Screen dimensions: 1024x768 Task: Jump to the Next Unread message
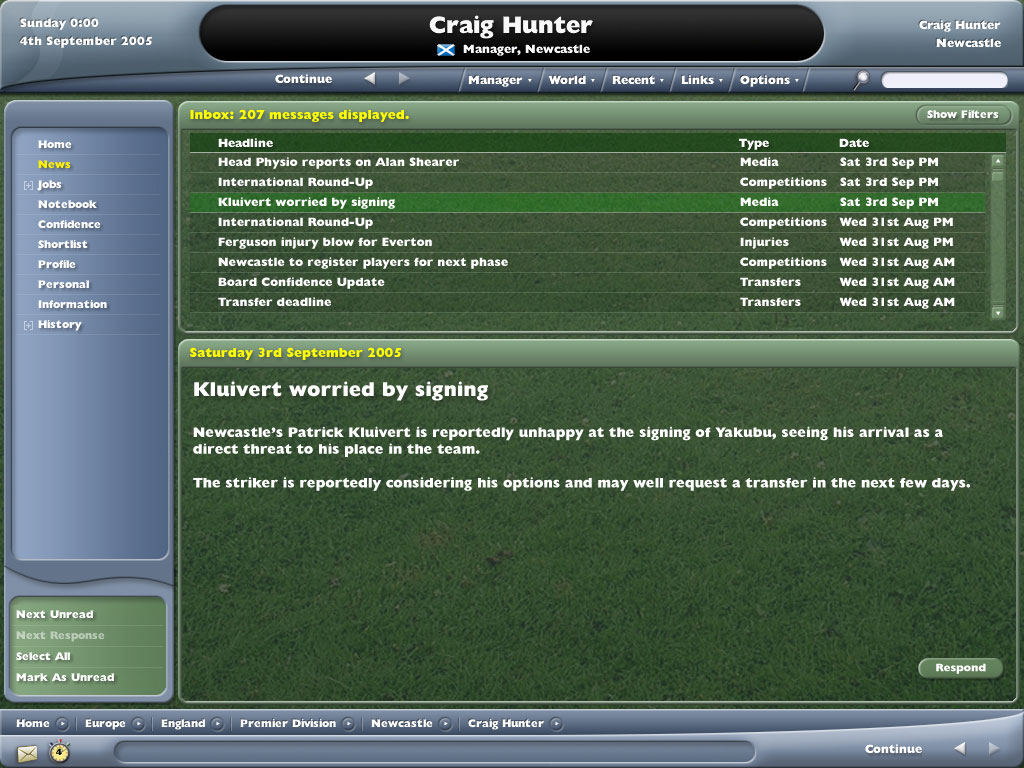pyautogui.click(x=55, y=614)
